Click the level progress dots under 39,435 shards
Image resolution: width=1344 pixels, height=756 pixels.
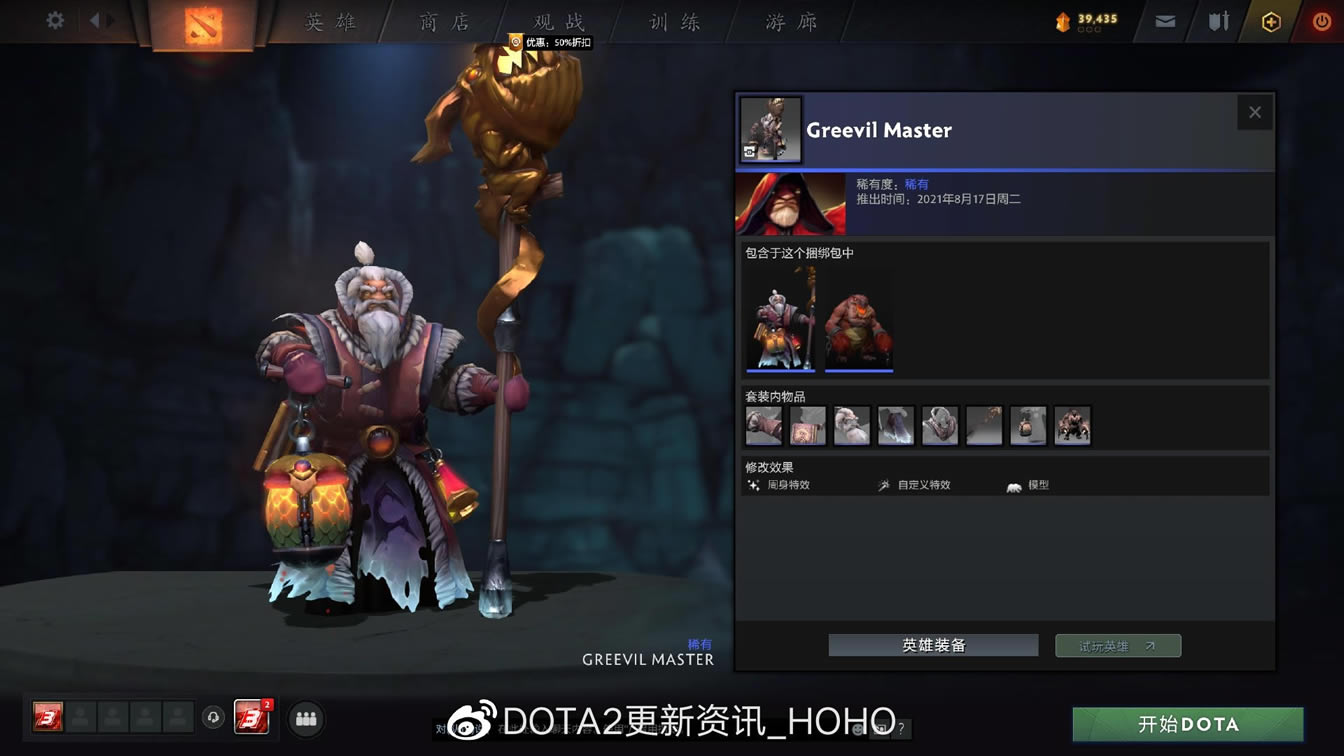click(1089, 28)
